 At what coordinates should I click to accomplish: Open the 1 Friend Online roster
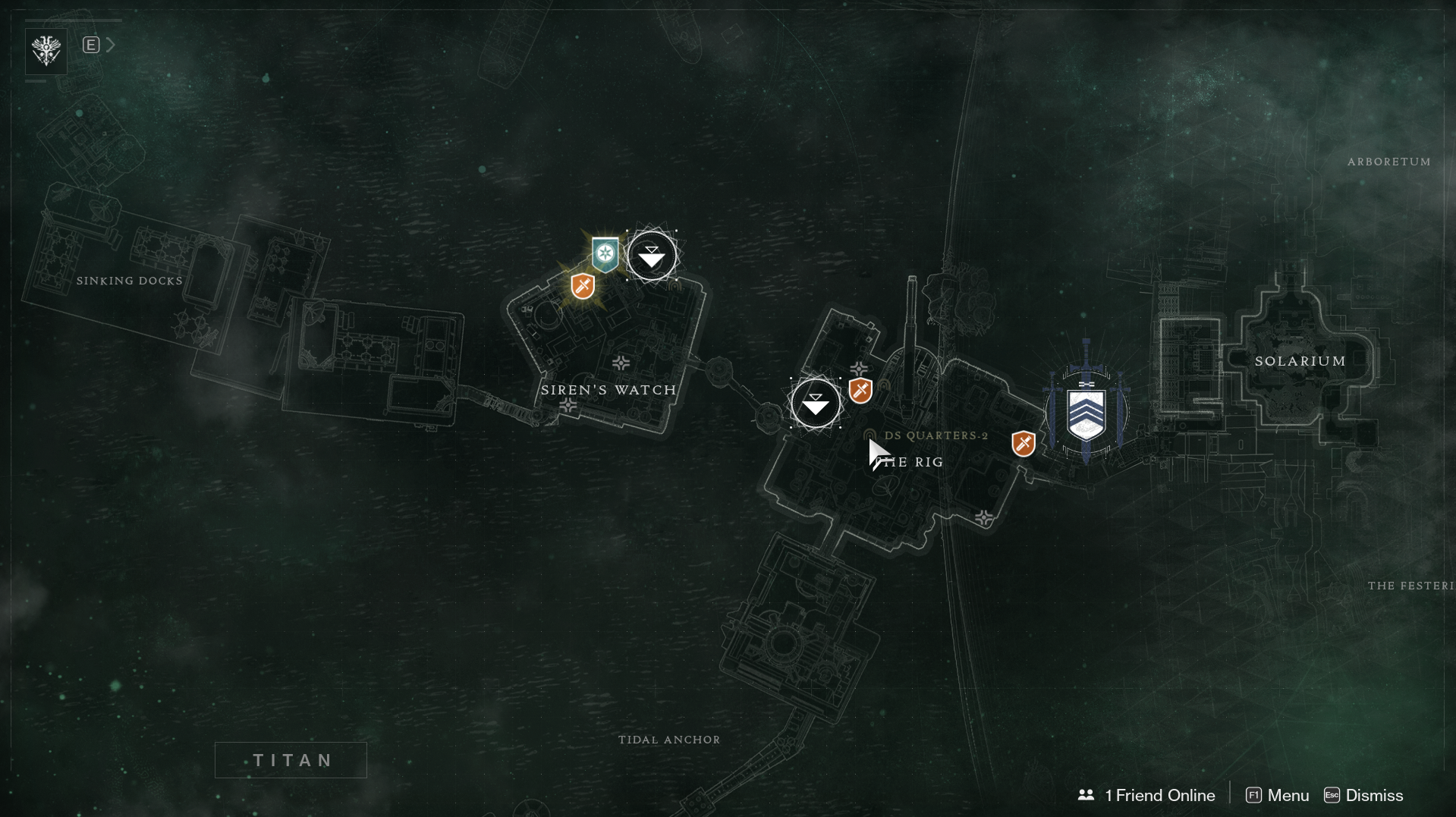pos(1146,795)
